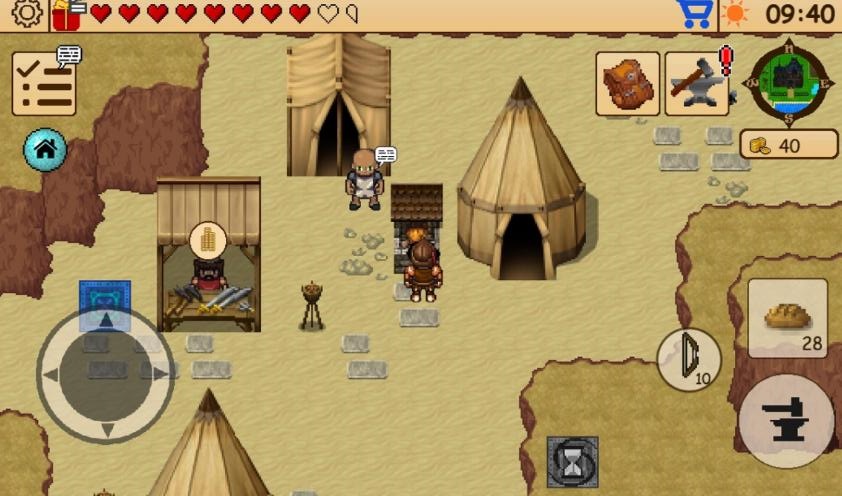Image resolution: width=842 pixels, height=496 pixels.
Task: Use the bread item slot
Action: pos(787,318)
